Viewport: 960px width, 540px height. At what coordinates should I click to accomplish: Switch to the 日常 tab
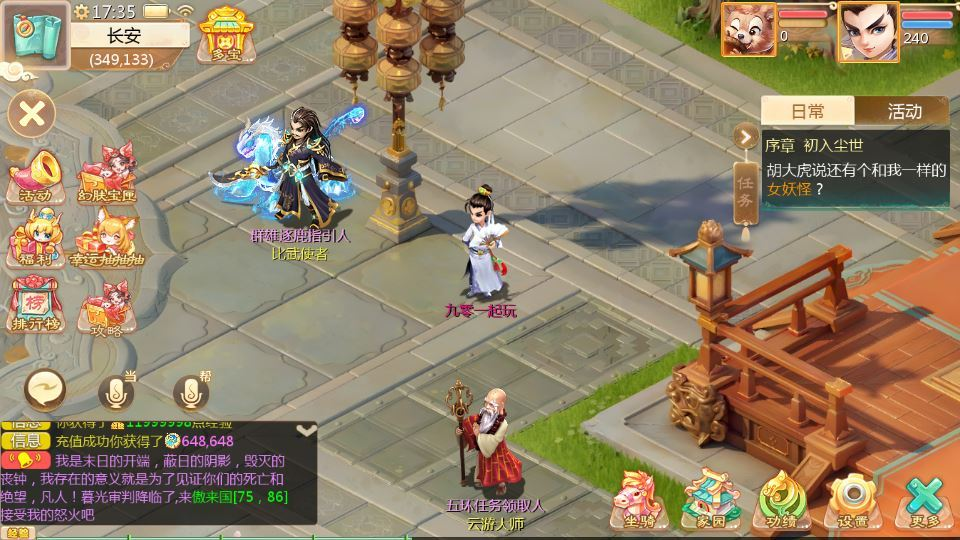(808, 111)
